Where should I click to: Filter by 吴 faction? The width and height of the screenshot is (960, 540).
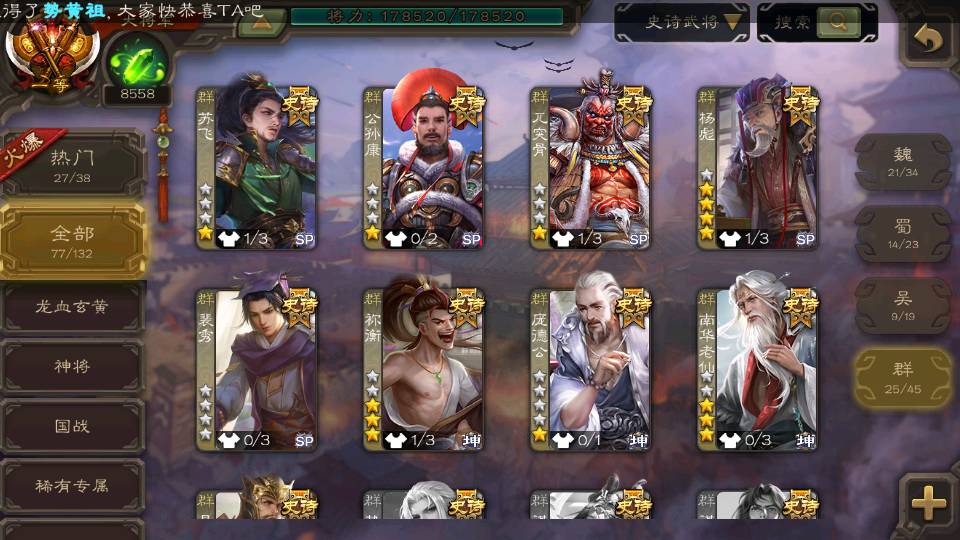[903, 305]
